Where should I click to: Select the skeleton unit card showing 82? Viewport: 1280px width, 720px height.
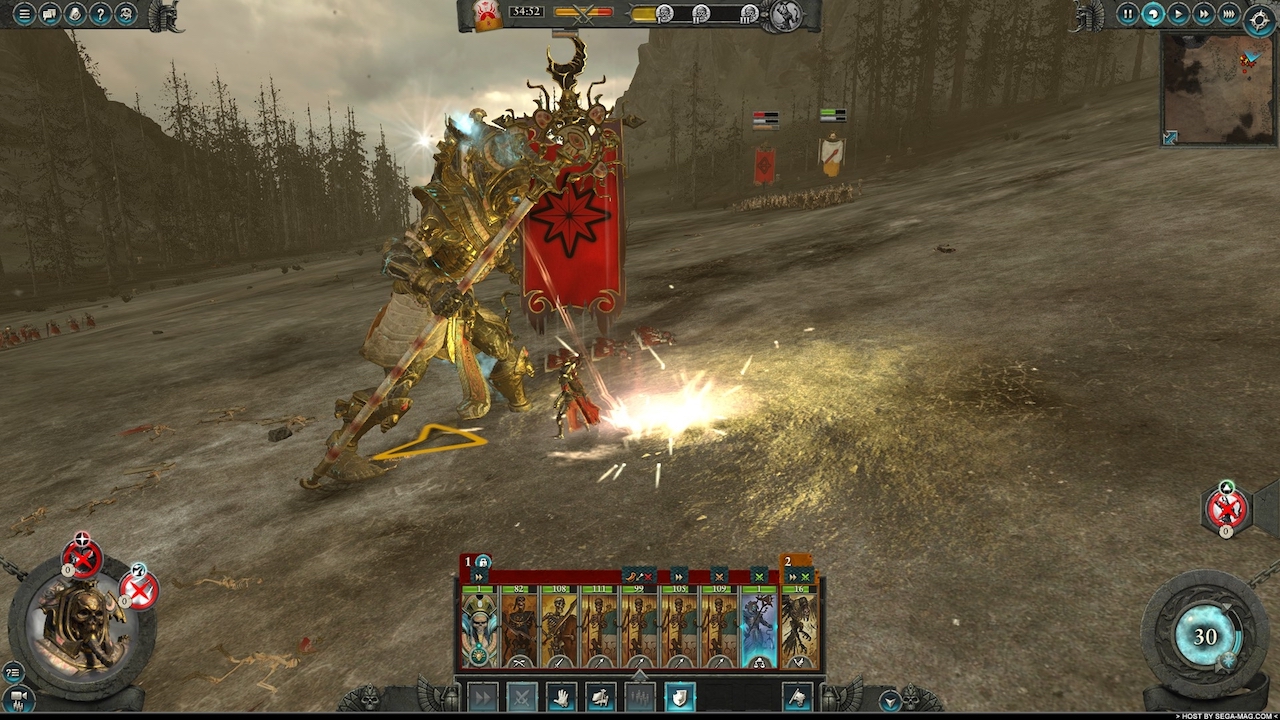coord(519,627)
